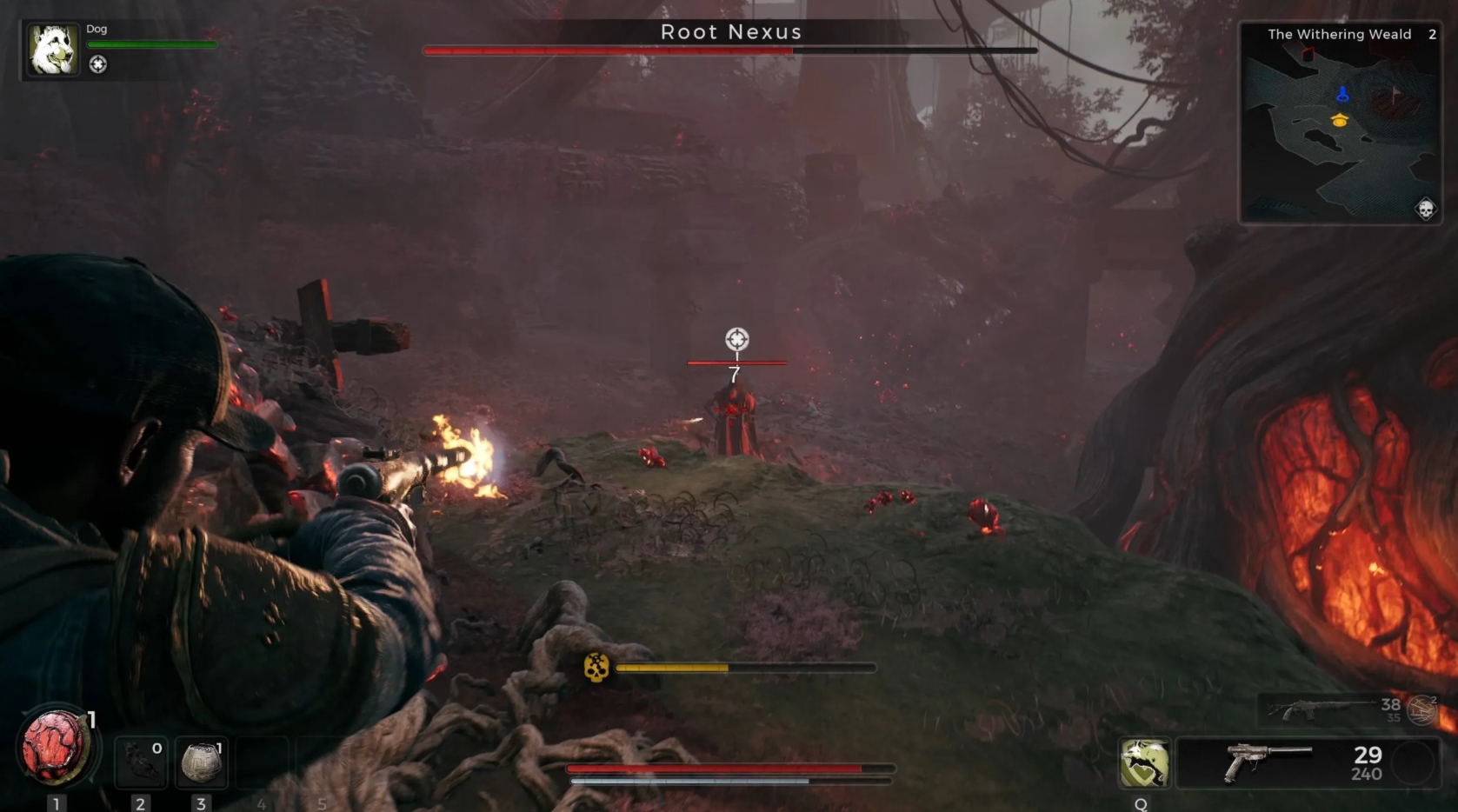Select the empty consumable slot 2
This screenshot has height=812, width=1458.
click(x=140, y=761)
